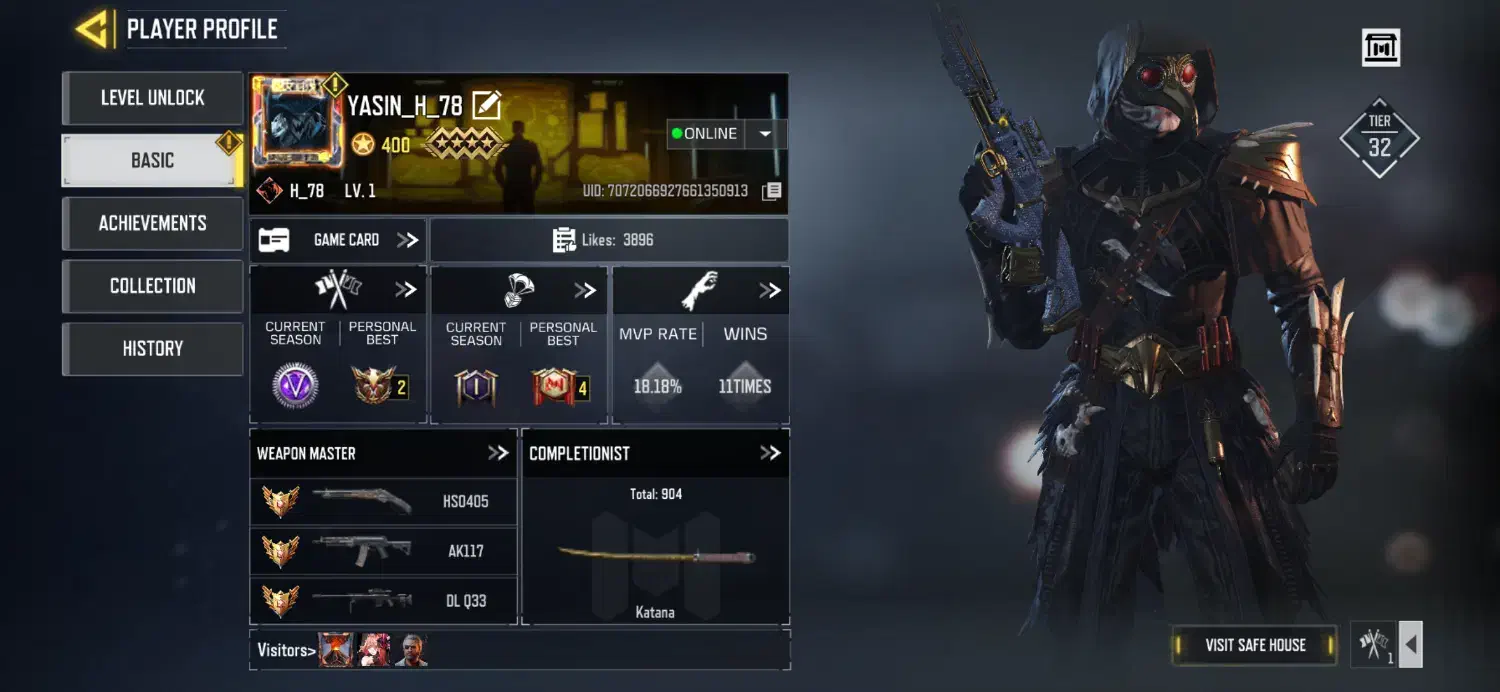Expand the Weapon Master section

coord(497,453)
